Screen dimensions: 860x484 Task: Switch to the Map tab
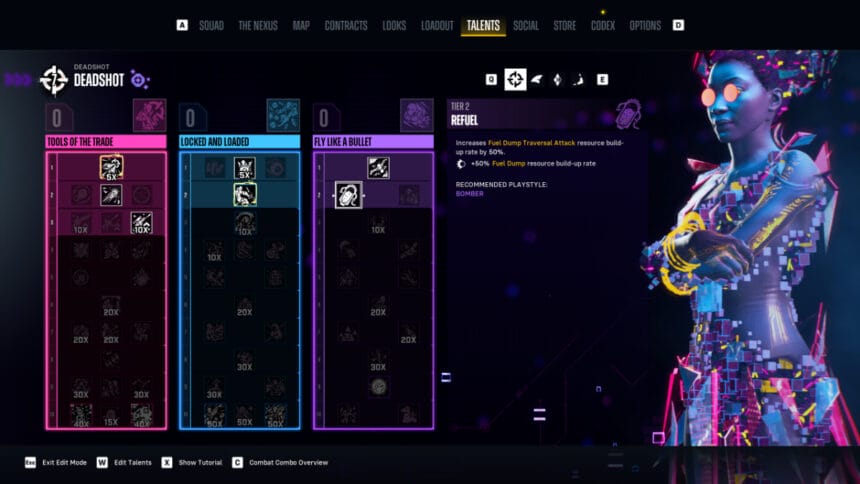pyautogui.click(x=301, y=25)
